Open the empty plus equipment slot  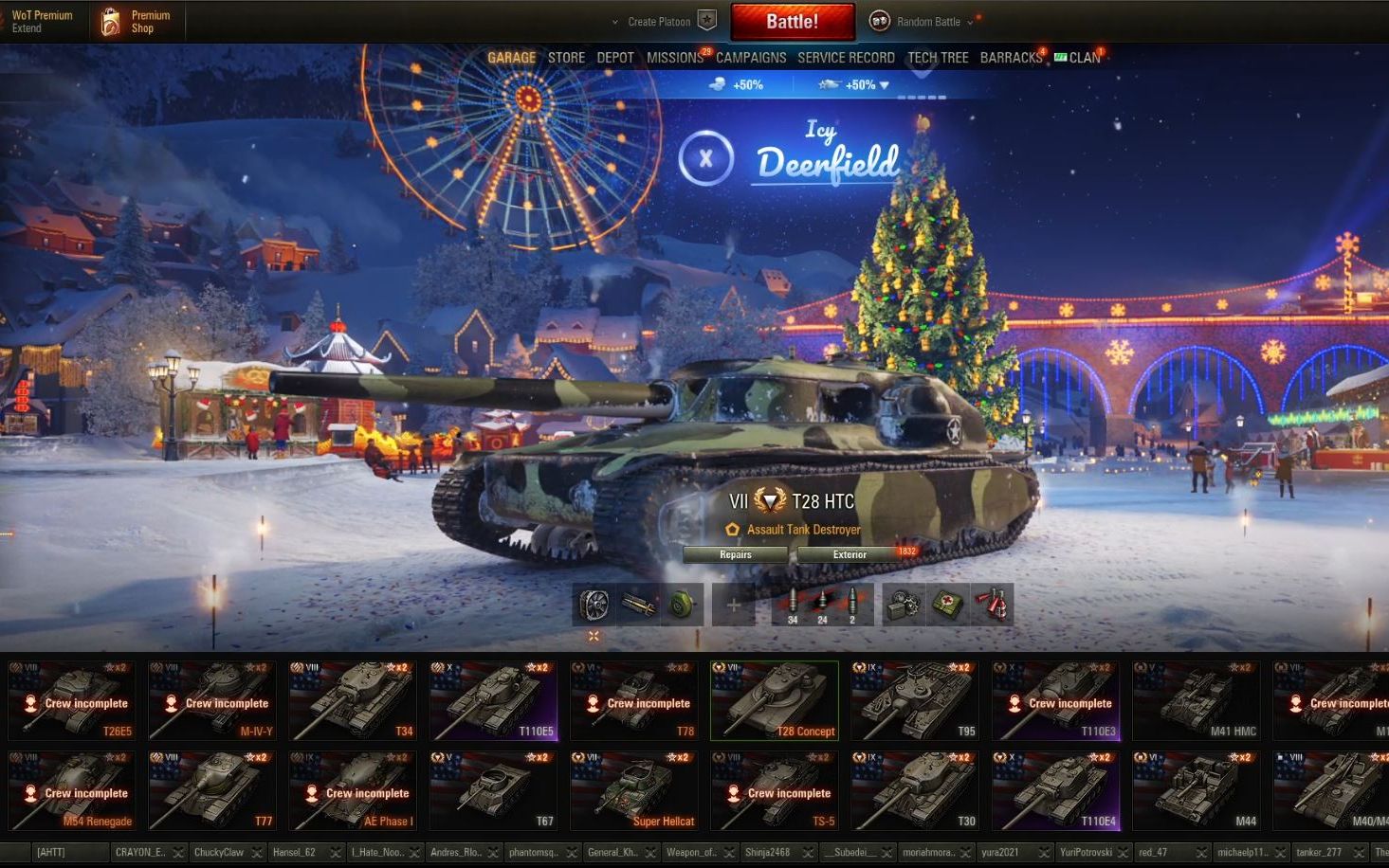[x=733, y=605]
